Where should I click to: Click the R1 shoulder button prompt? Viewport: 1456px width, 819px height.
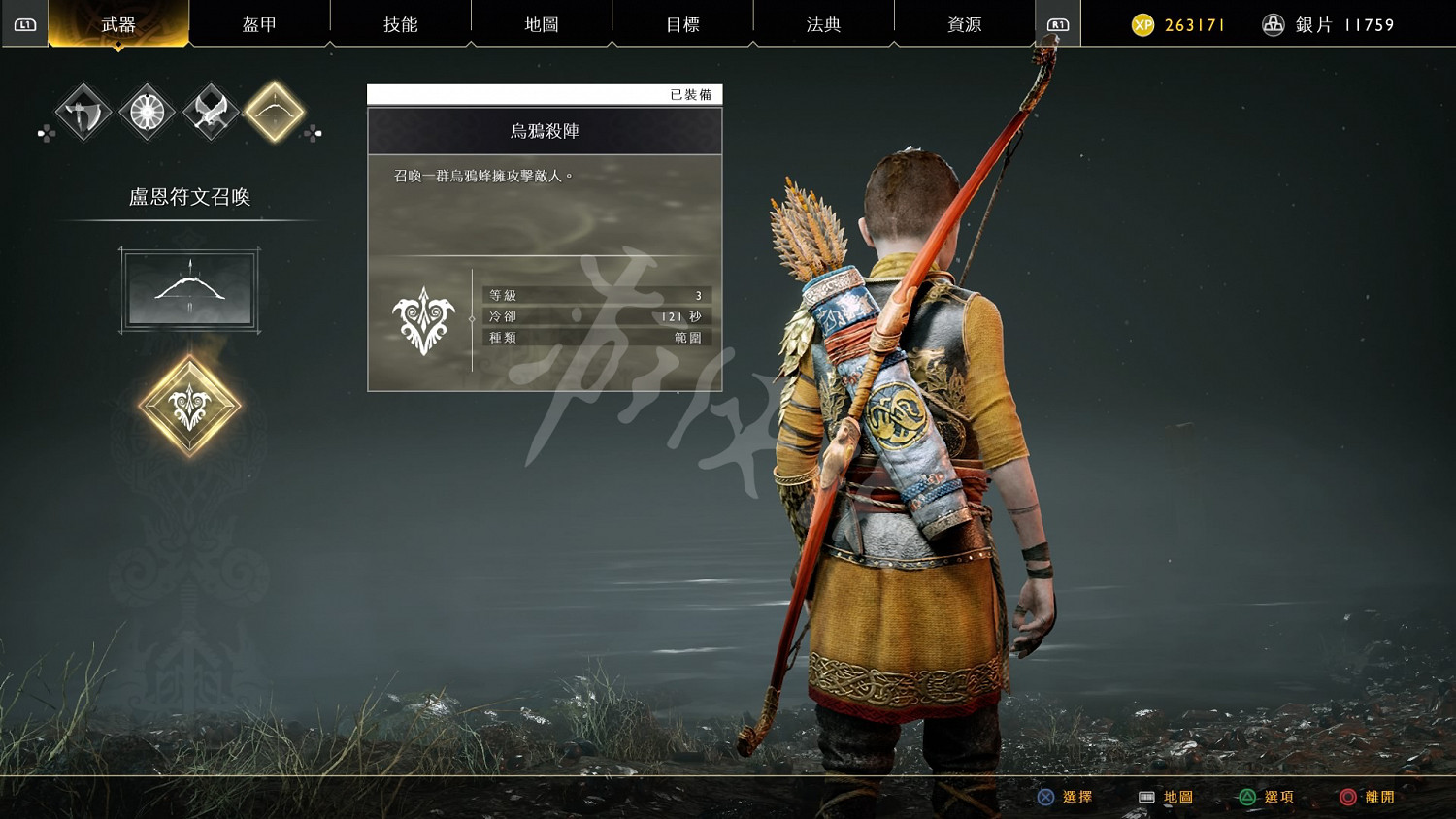pyautogui.click(x=1059, y=23)
